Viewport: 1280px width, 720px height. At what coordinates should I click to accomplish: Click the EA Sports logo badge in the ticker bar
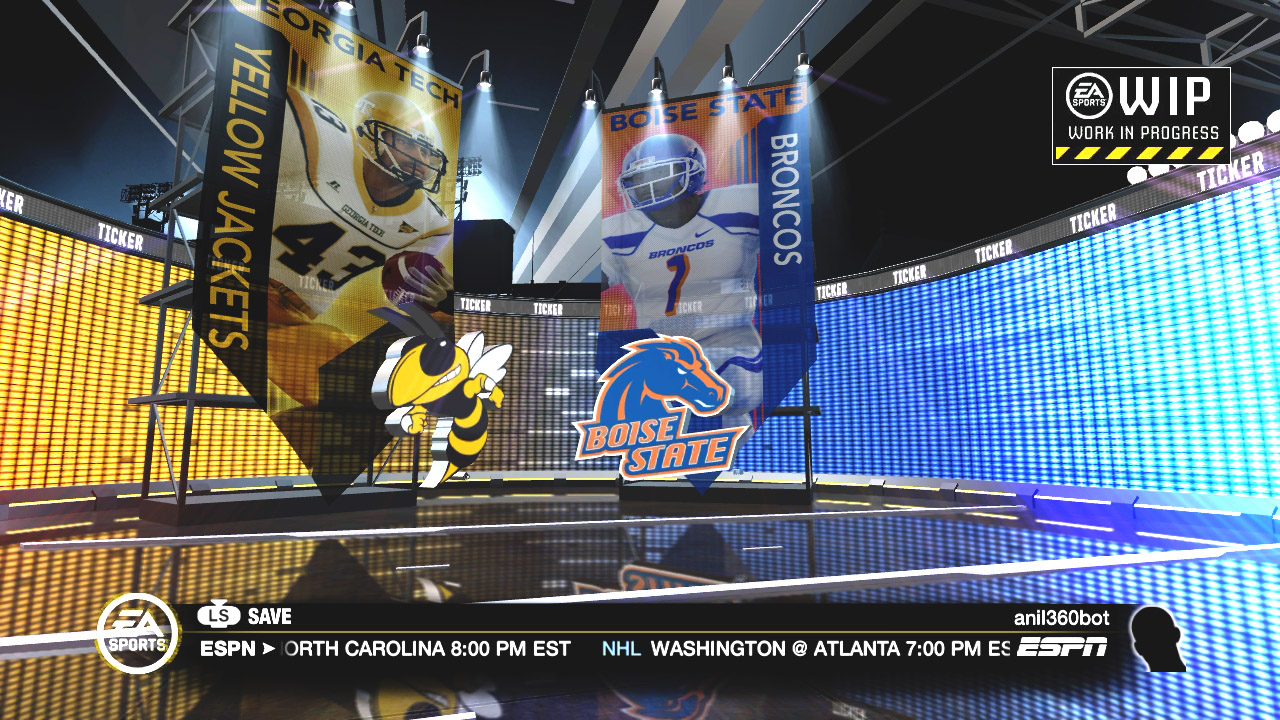click(138, 632)
